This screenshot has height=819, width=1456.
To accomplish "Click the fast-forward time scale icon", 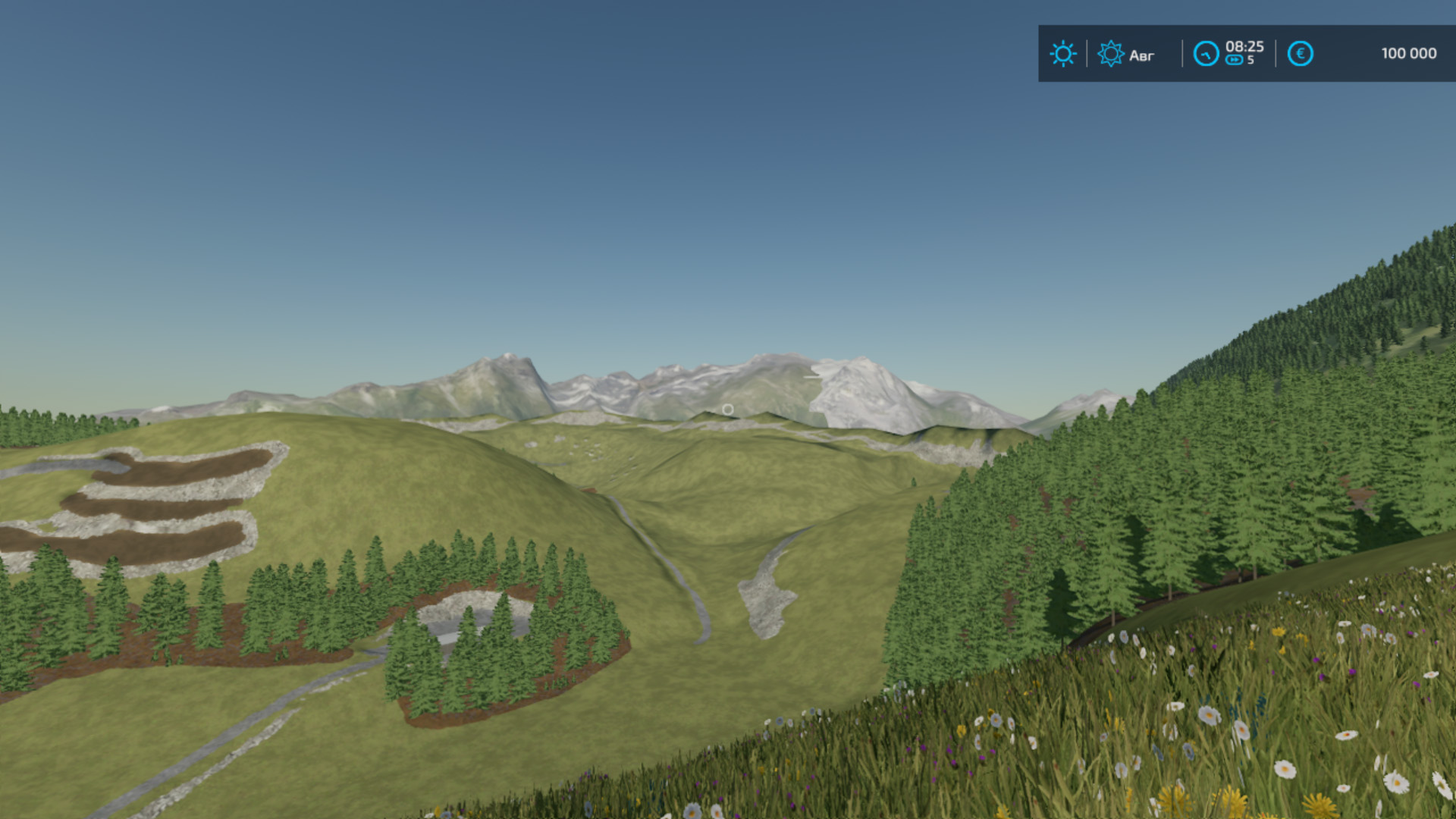I will pyautogui.click(x=1234, y=61).
